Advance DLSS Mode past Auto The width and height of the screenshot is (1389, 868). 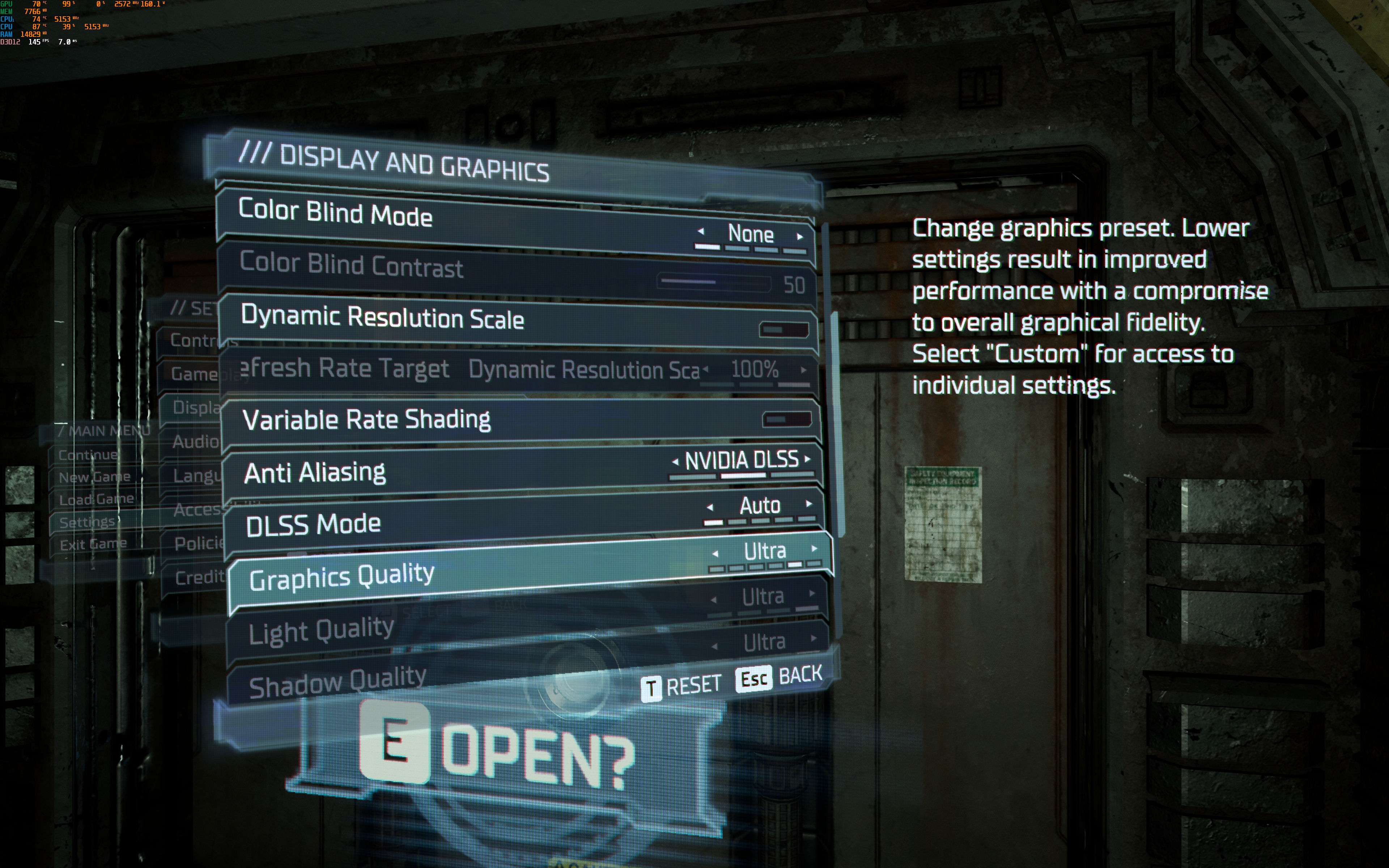click(809, 504)
